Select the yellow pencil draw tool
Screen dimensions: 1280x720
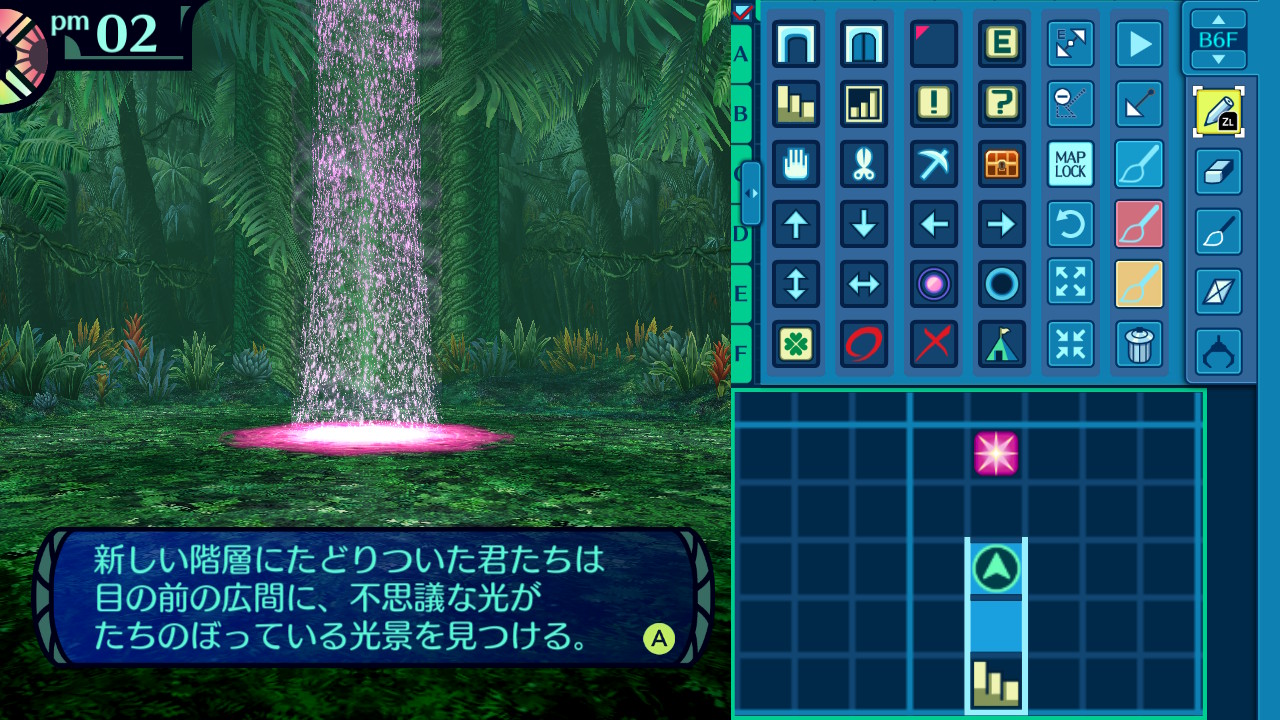1218,112
